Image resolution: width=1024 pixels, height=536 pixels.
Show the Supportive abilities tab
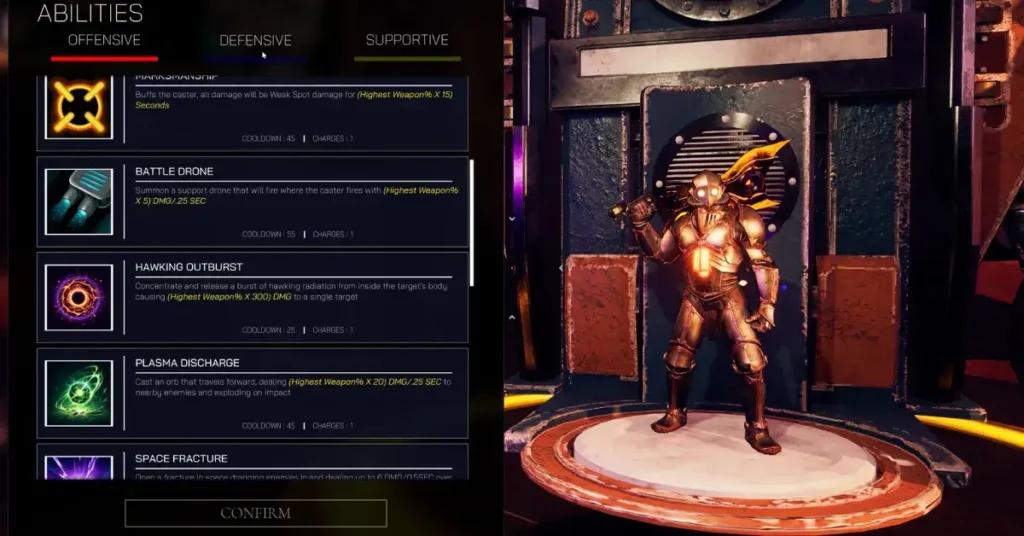tap(407, 41)
